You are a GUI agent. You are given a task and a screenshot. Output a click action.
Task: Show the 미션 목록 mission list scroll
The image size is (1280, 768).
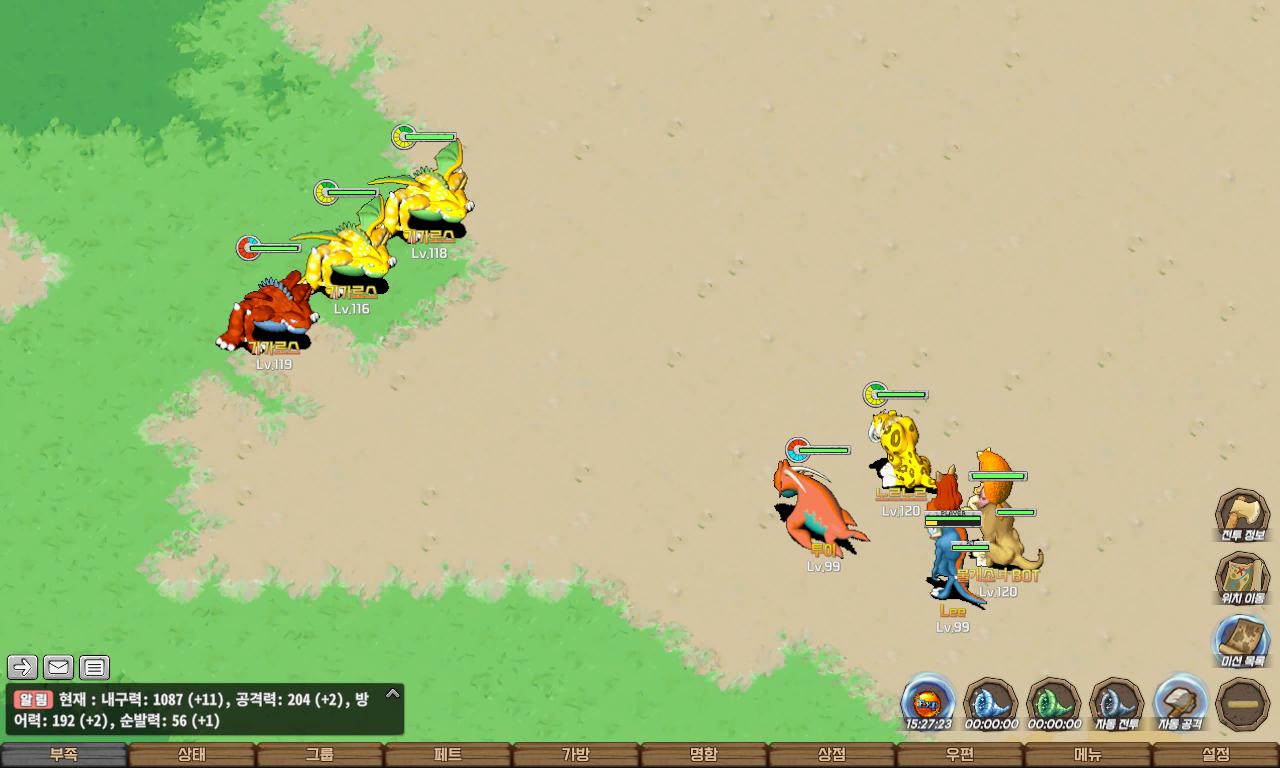(1242, 640)
